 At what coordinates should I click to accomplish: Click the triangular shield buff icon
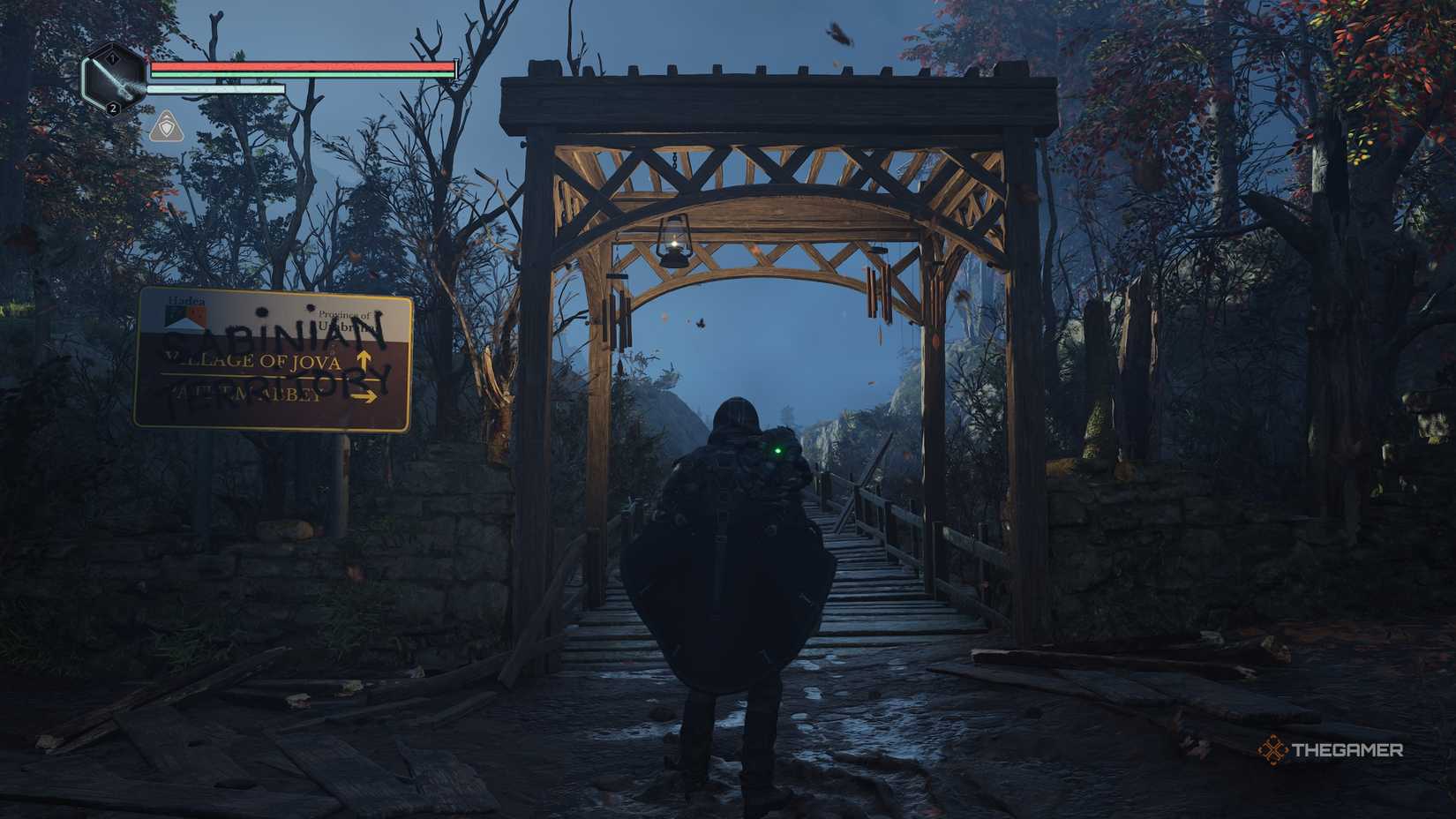coord(165,129)
